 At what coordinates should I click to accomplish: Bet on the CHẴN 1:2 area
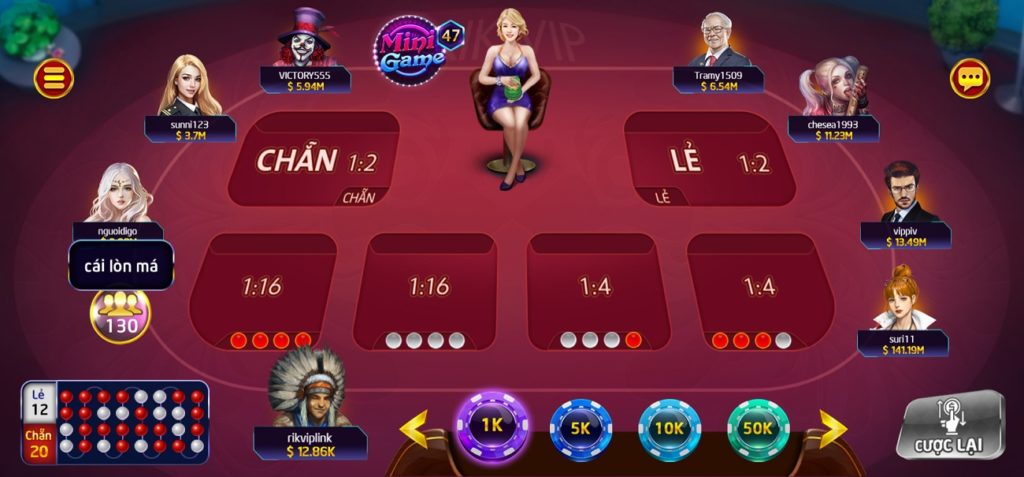[x=315, y=160]
